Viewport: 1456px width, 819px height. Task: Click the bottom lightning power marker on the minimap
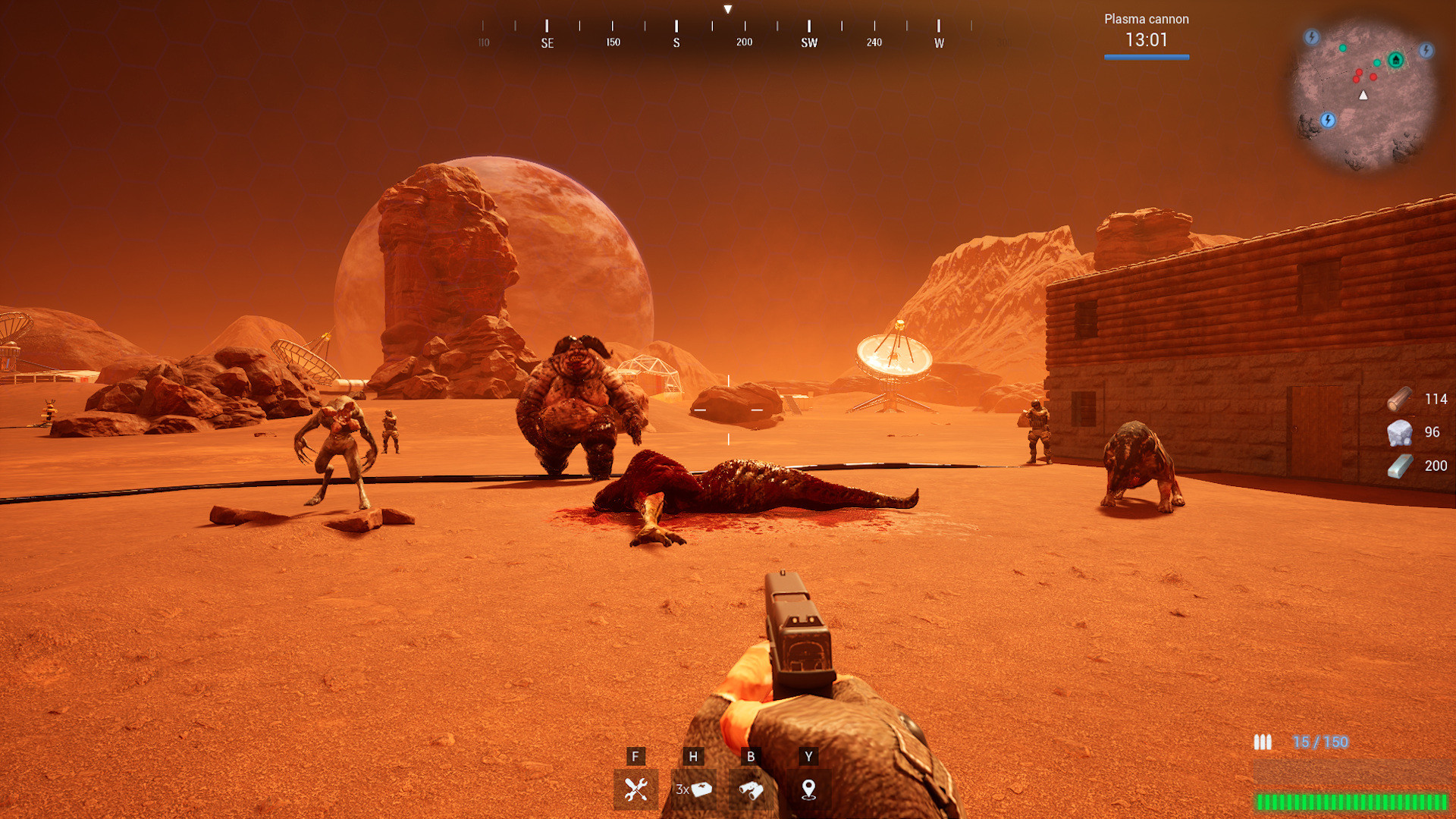[1328, 120]
